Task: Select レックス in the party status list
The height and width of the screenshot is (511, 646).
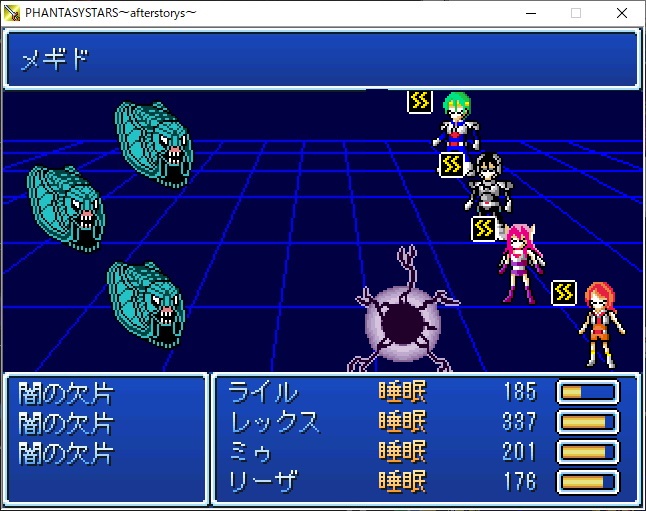Action: (276, 422)
